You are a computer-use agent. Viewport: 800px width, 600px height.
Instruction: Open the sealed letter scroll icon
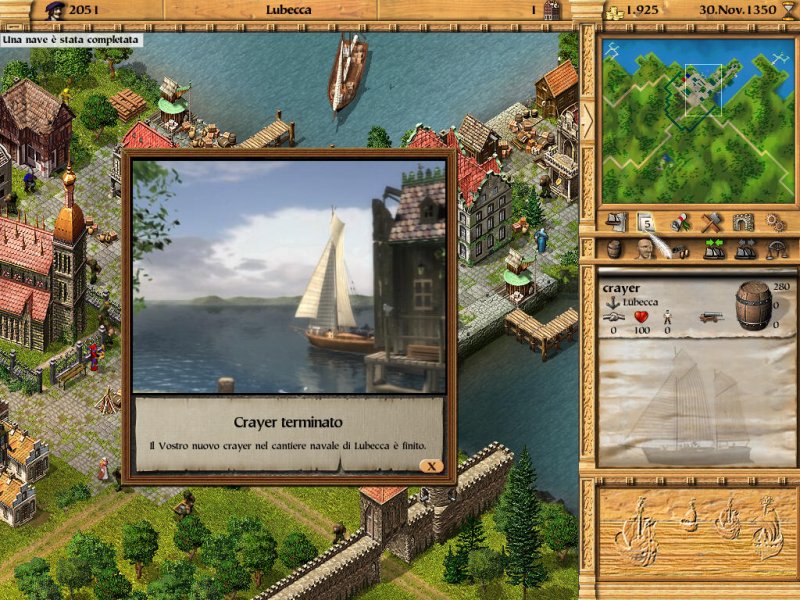(x=679, y=221)
